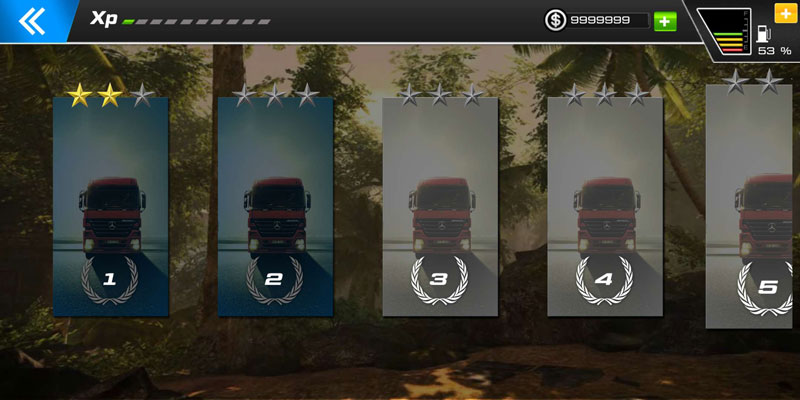Image resolution: width=800 pixels, height=400 pixels.
Task: Add money with the green plus button
Action: tap(665, 21)
